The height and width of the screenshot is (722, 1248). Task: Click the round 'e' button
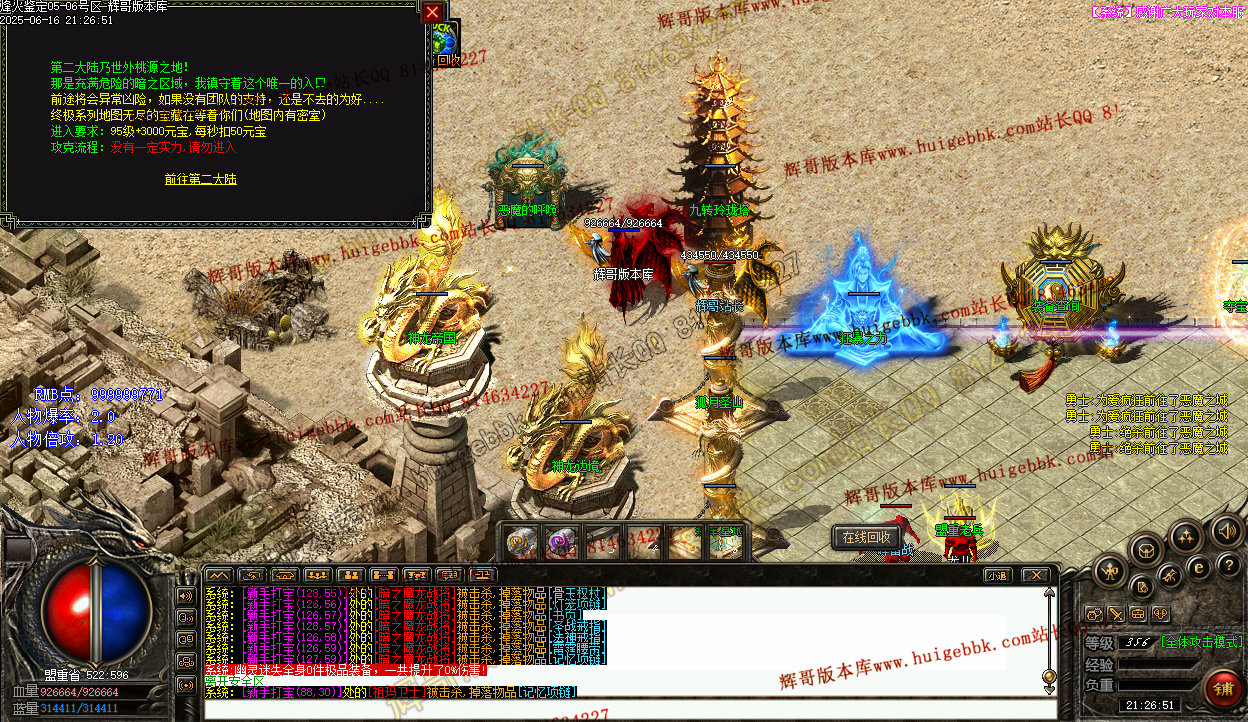click(1199, 568)
